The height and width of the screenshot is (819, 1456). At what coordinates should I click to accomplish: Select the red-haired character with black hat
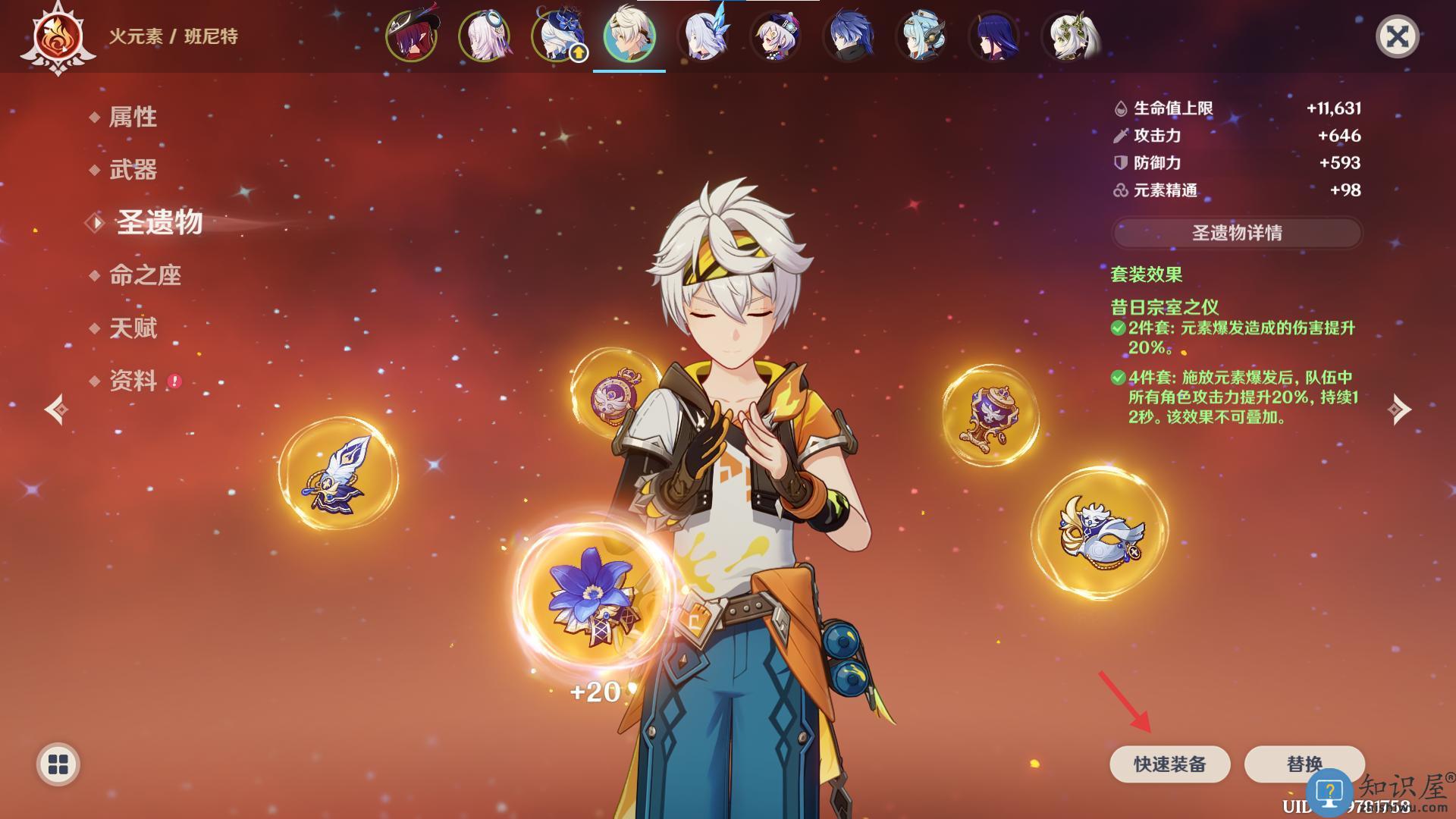coord(411,36)
